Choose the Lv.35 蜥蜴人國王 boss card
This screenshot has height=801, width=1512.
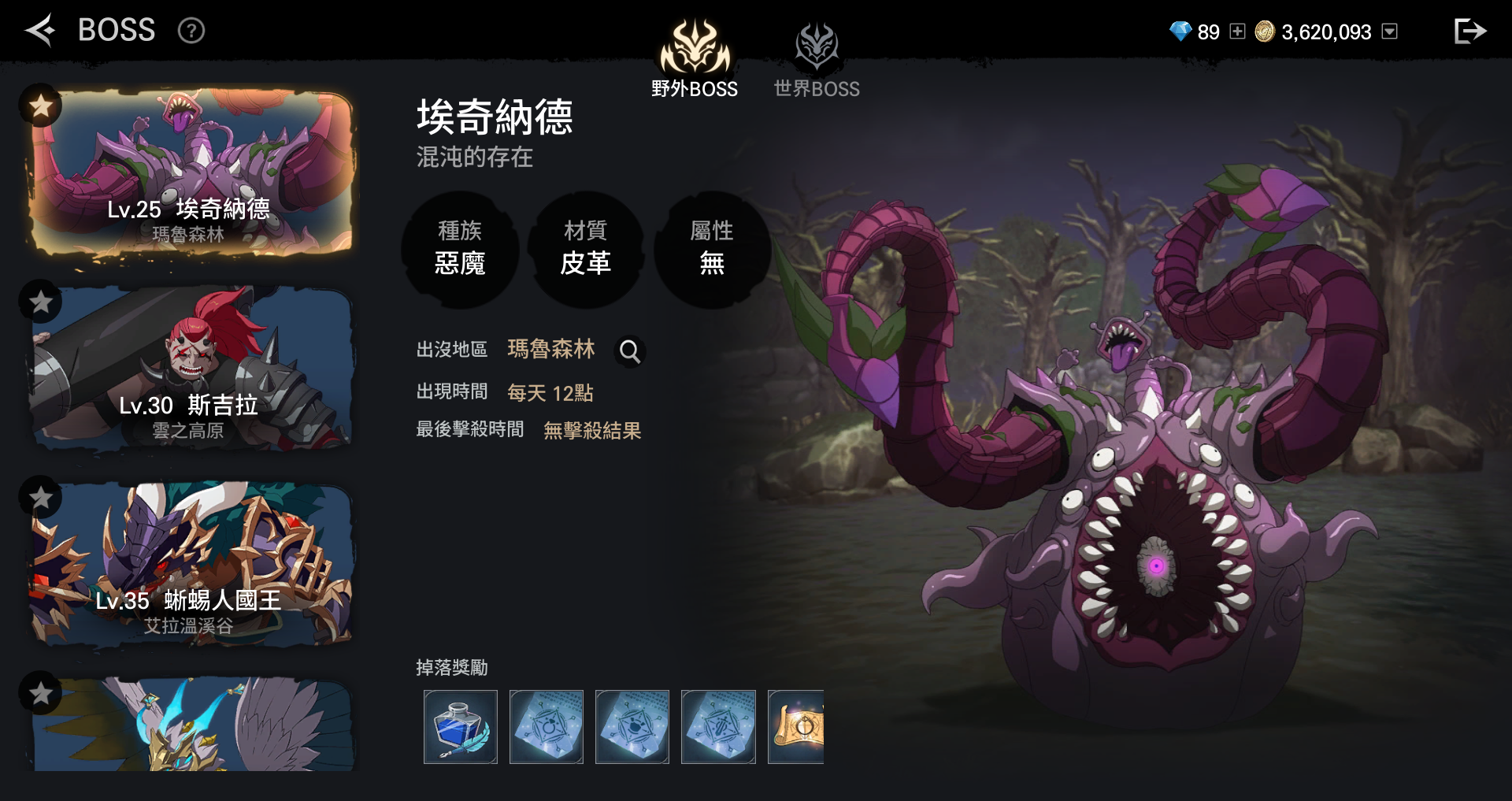[x=193, y=566]
